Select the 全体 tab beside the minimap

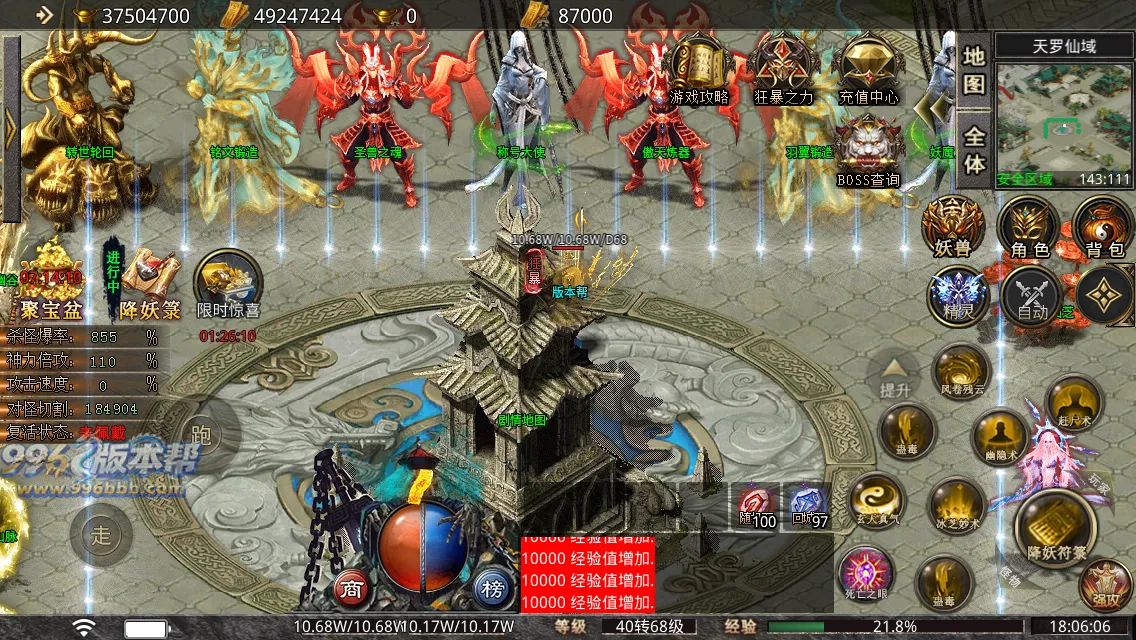pos(974,150)
